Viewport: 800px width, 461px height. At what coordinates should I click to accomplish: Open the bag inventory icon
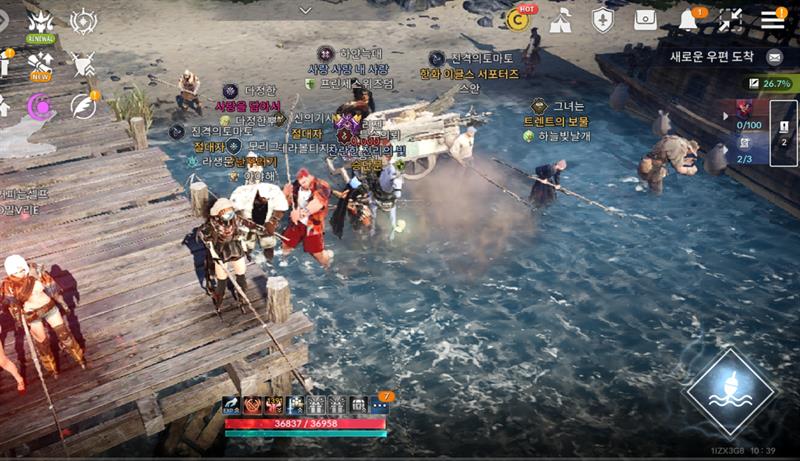coord(646,20)
